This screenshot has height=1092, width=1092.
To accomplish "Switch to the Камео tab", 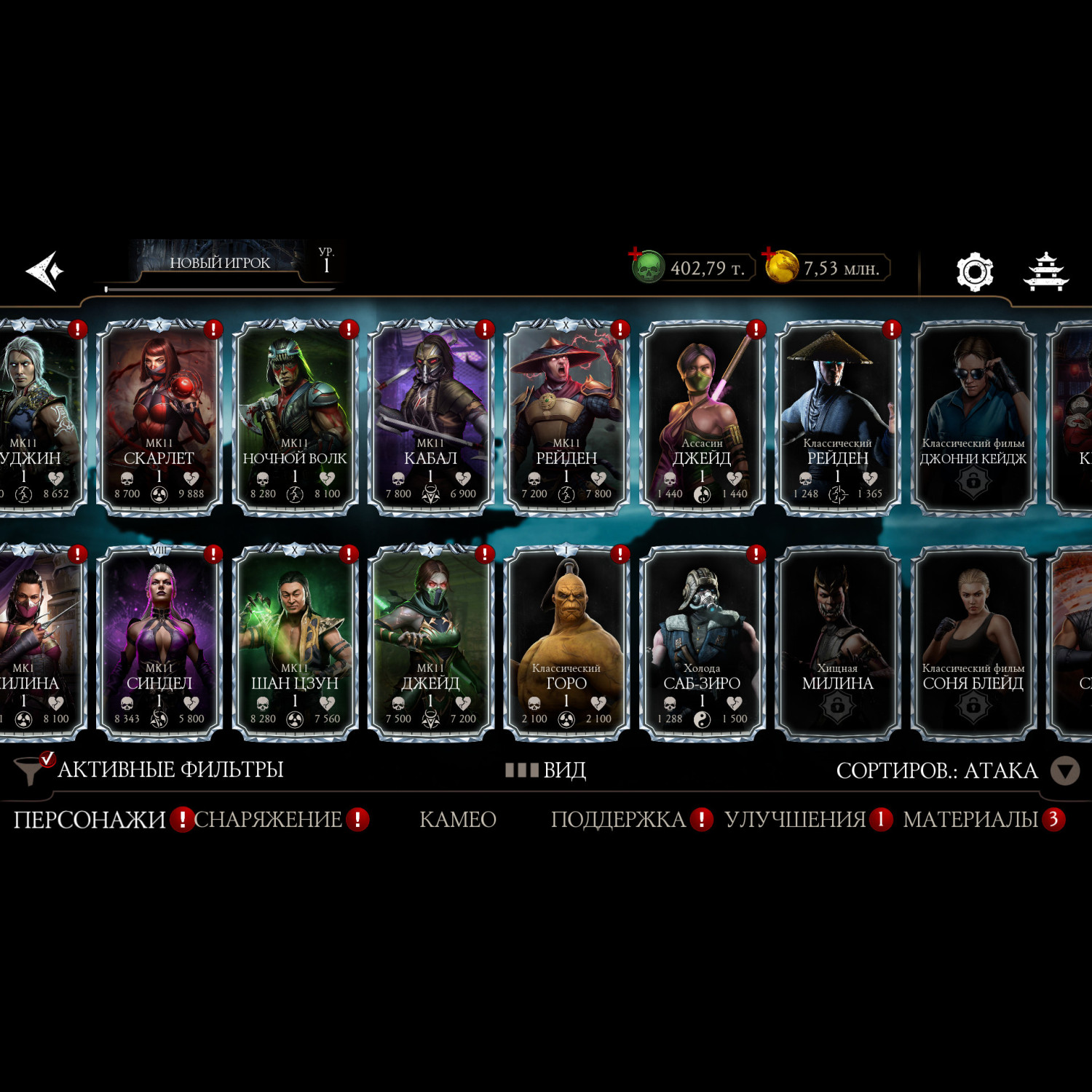I will pos(457,820).
